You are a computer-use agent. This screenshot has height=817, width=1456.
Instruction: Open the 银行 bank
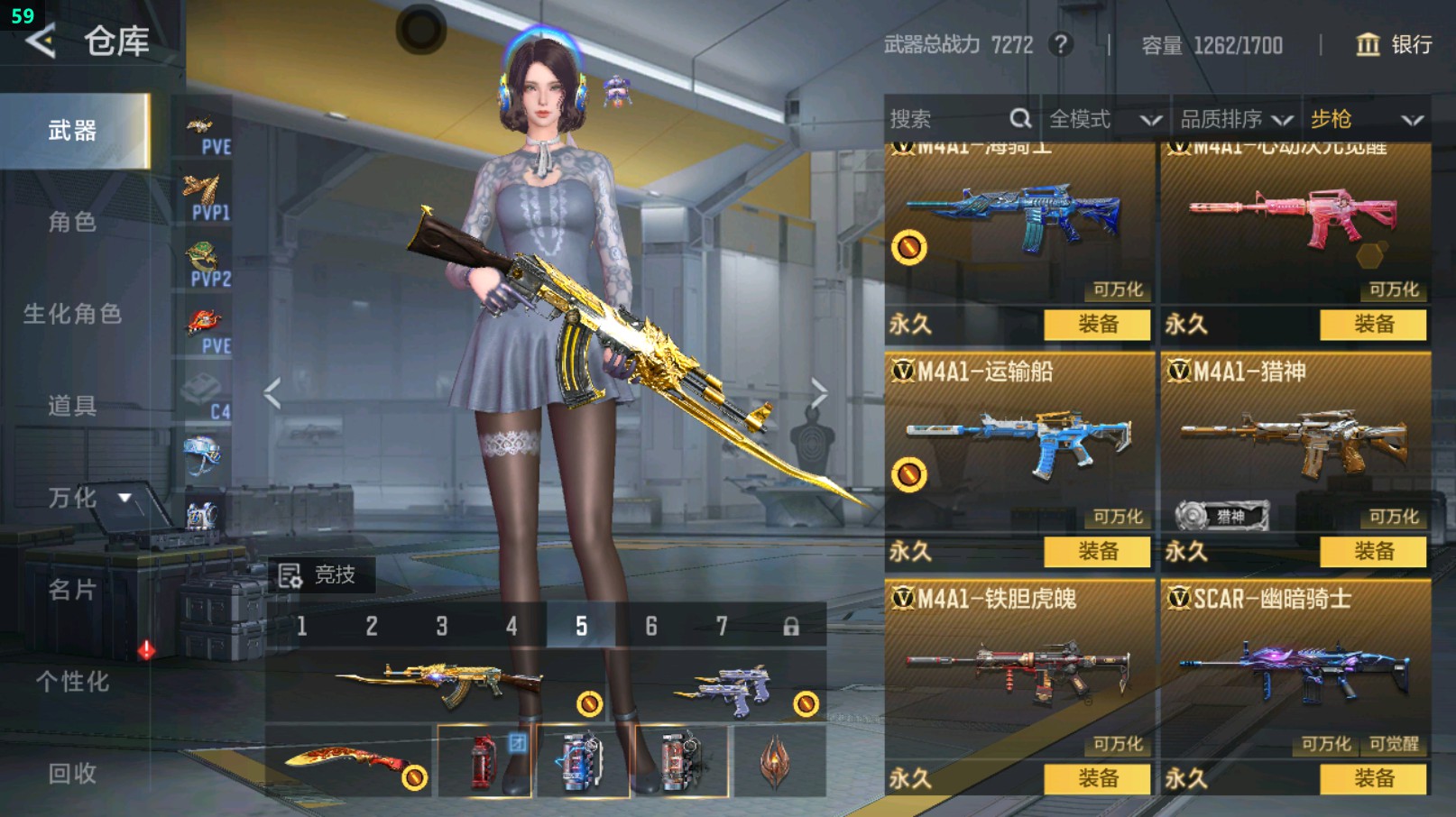pos(1394,45)
